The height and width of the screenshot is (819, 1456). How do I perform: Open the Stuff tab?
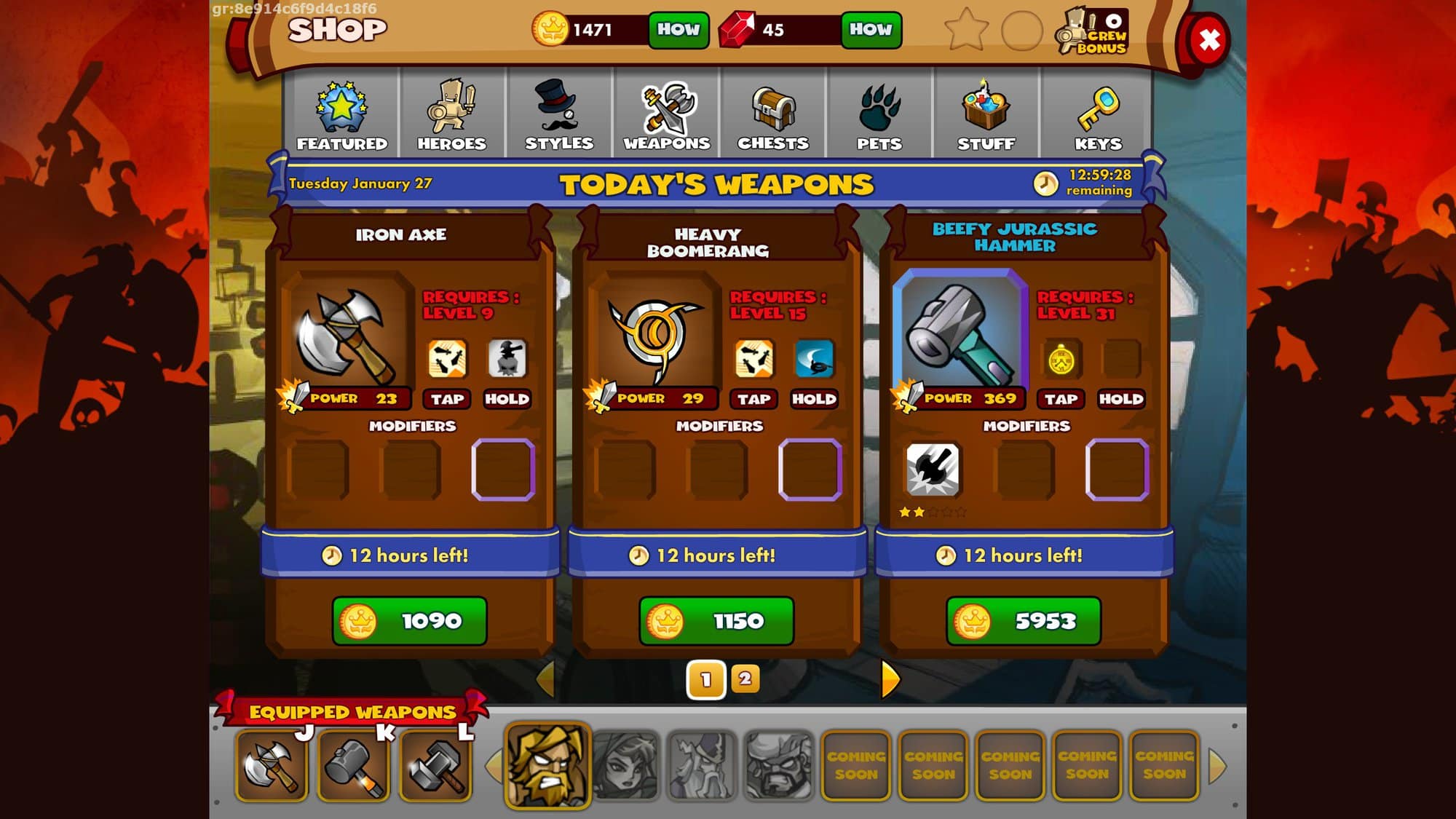[x=986, y=114]
